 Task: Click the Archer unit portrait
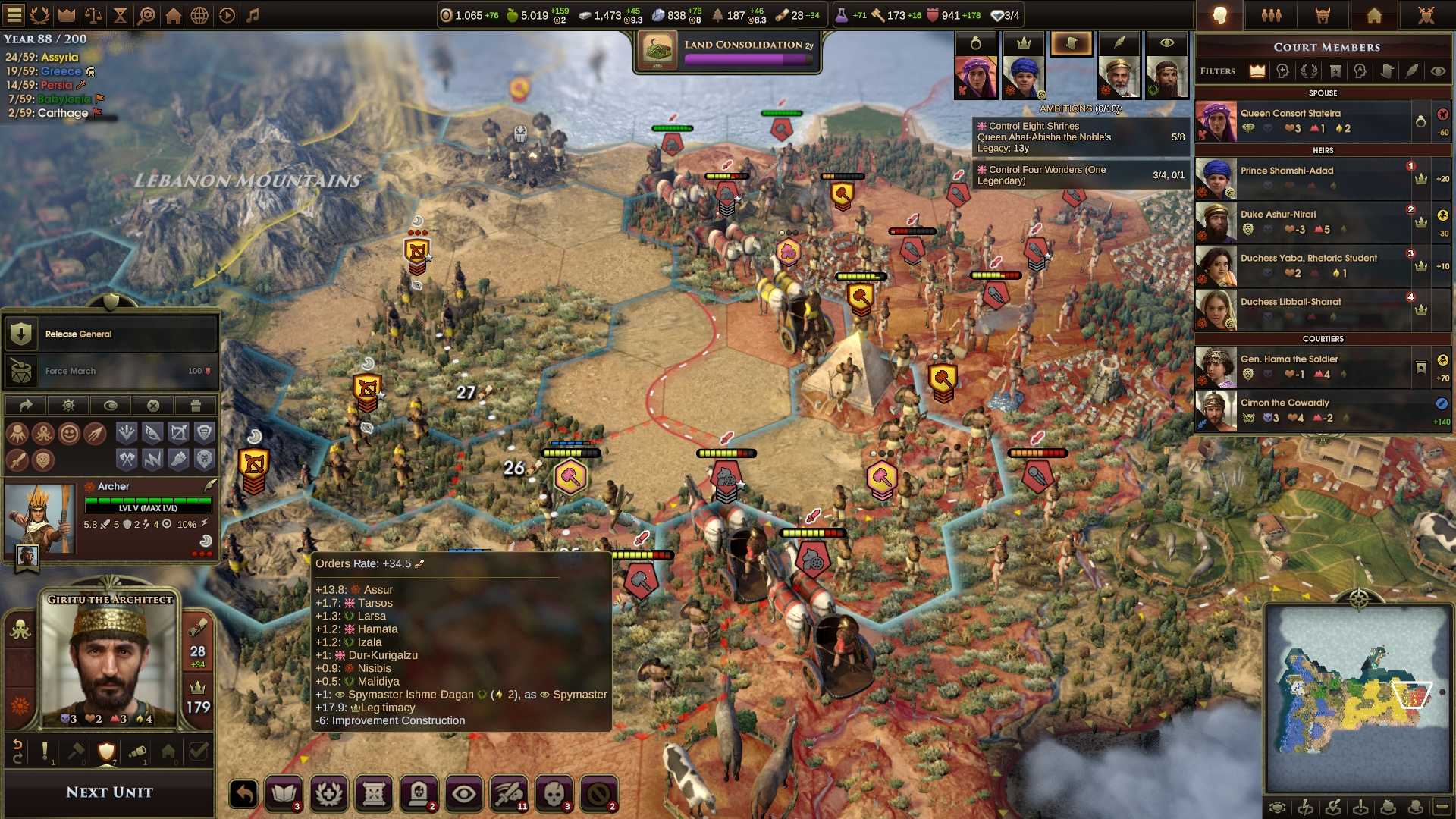click(39, 519)
